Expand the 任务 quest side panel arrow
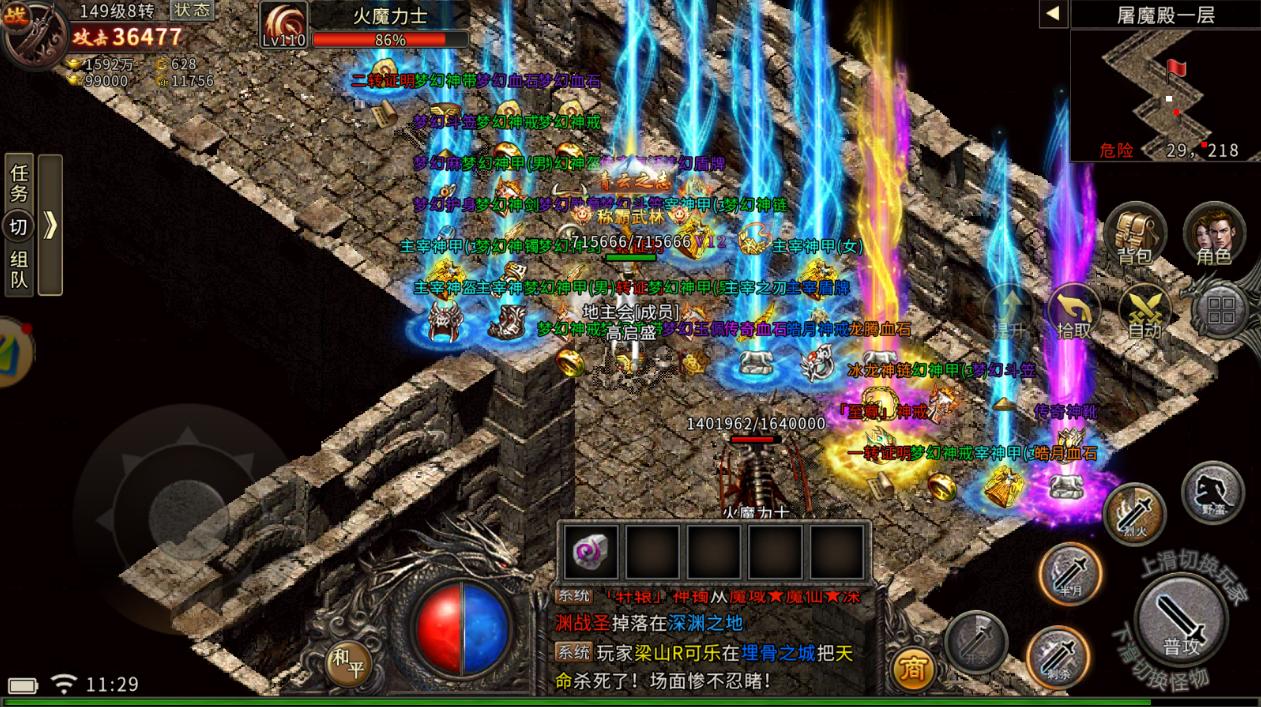 pyautogui.click(x=50, y=225)
